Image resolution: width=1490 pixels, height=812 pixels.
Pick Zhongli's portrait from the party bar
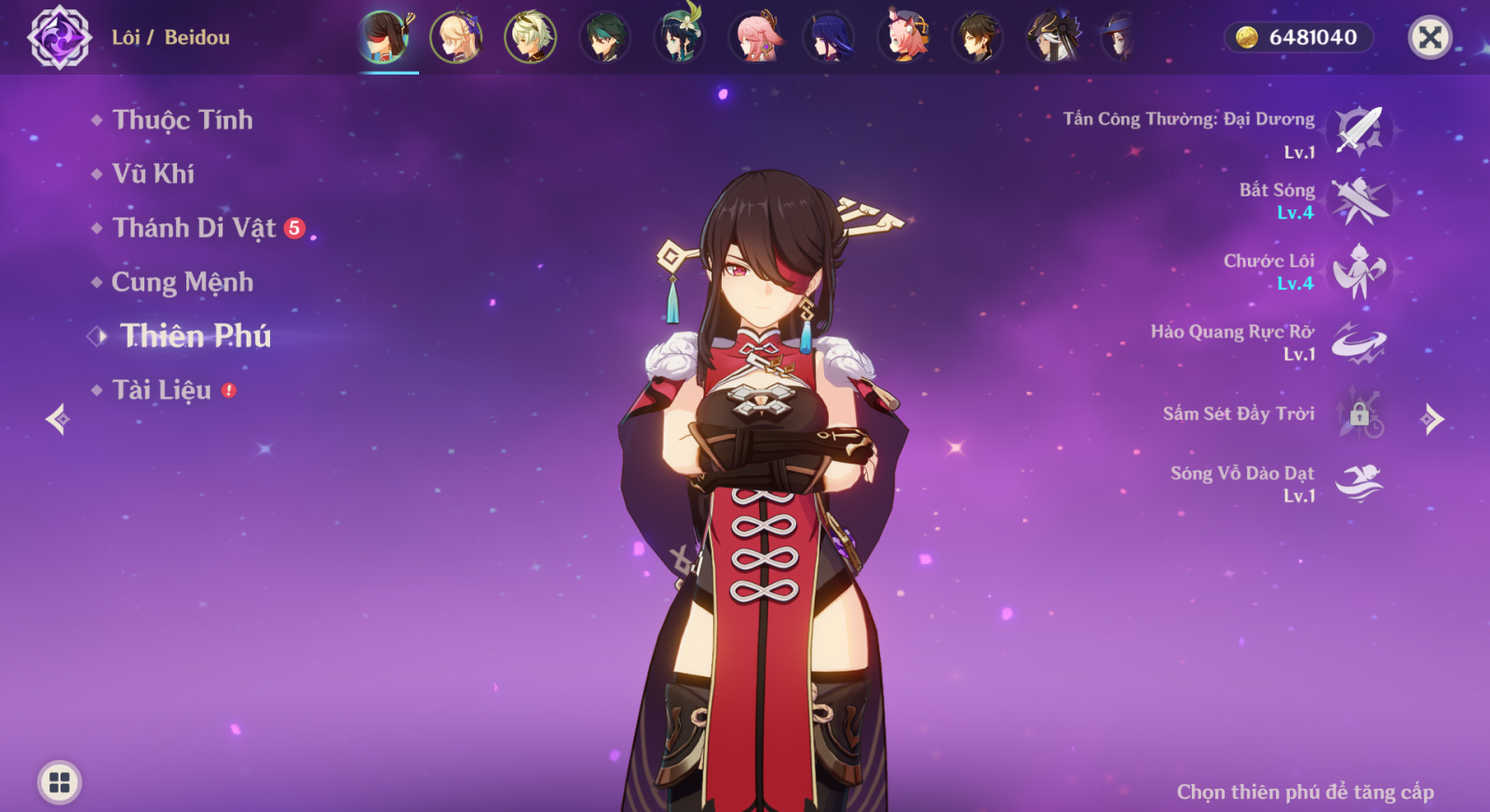click(978, 37)
